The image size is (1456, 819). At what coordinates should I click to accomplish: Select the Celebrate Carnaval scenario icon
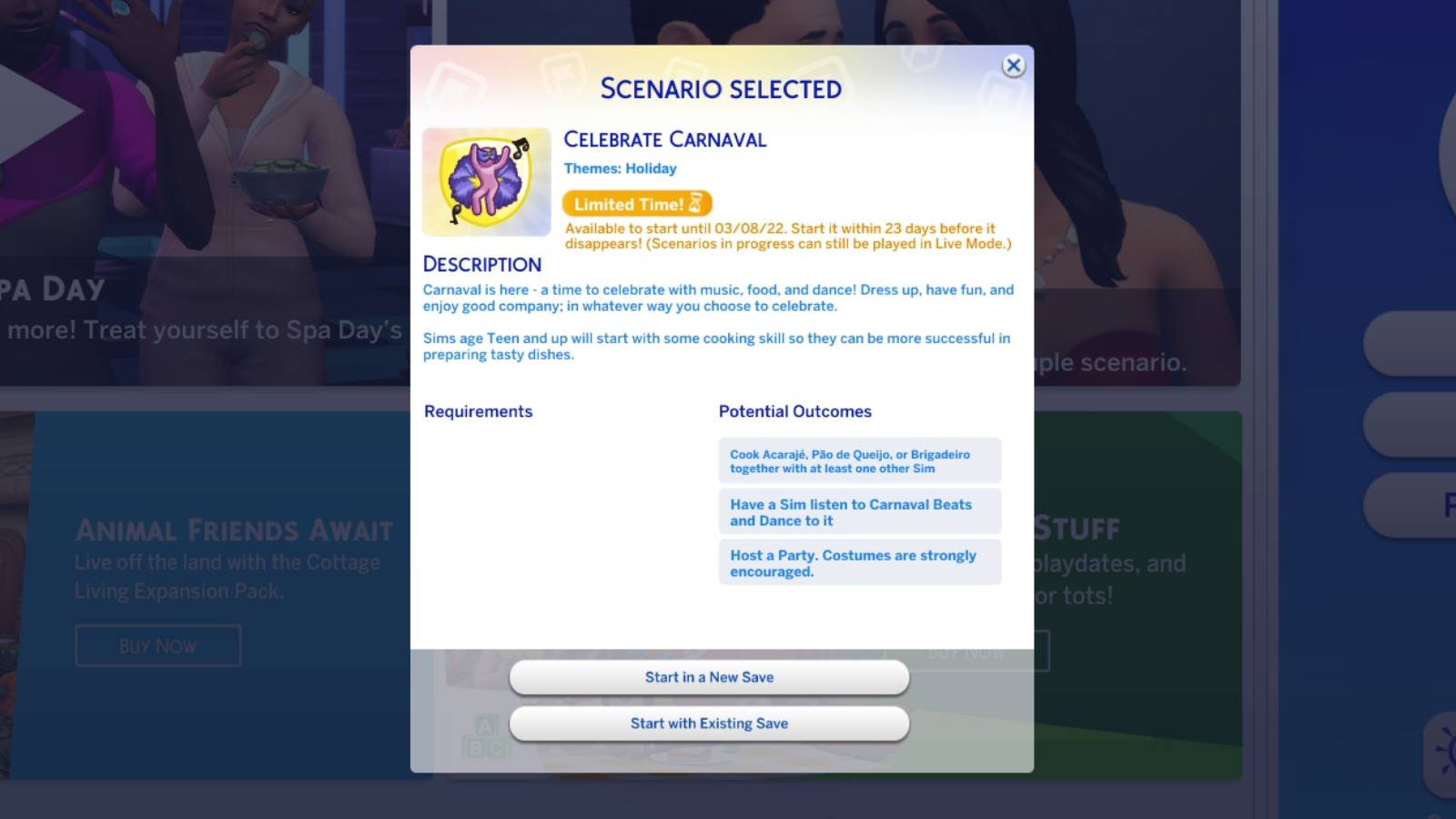pyautogui.click(x=486, y=180)
